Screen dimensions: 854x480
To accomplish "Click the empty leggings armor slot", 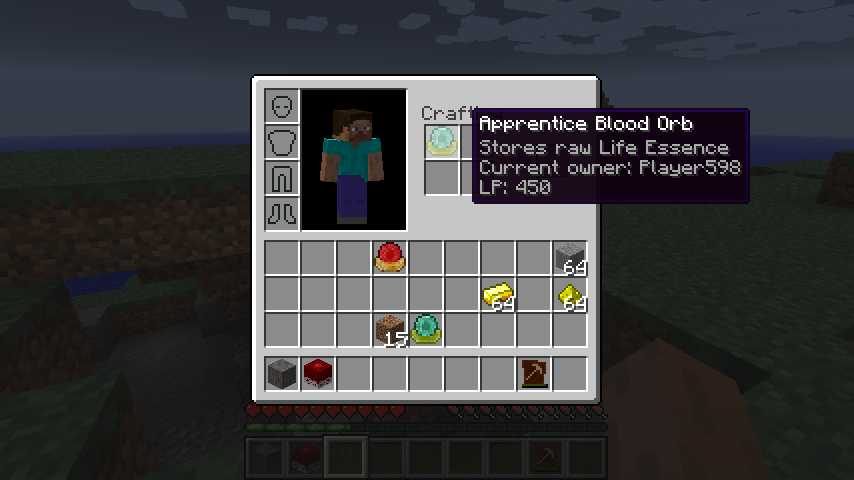I will tap(282, 178).
